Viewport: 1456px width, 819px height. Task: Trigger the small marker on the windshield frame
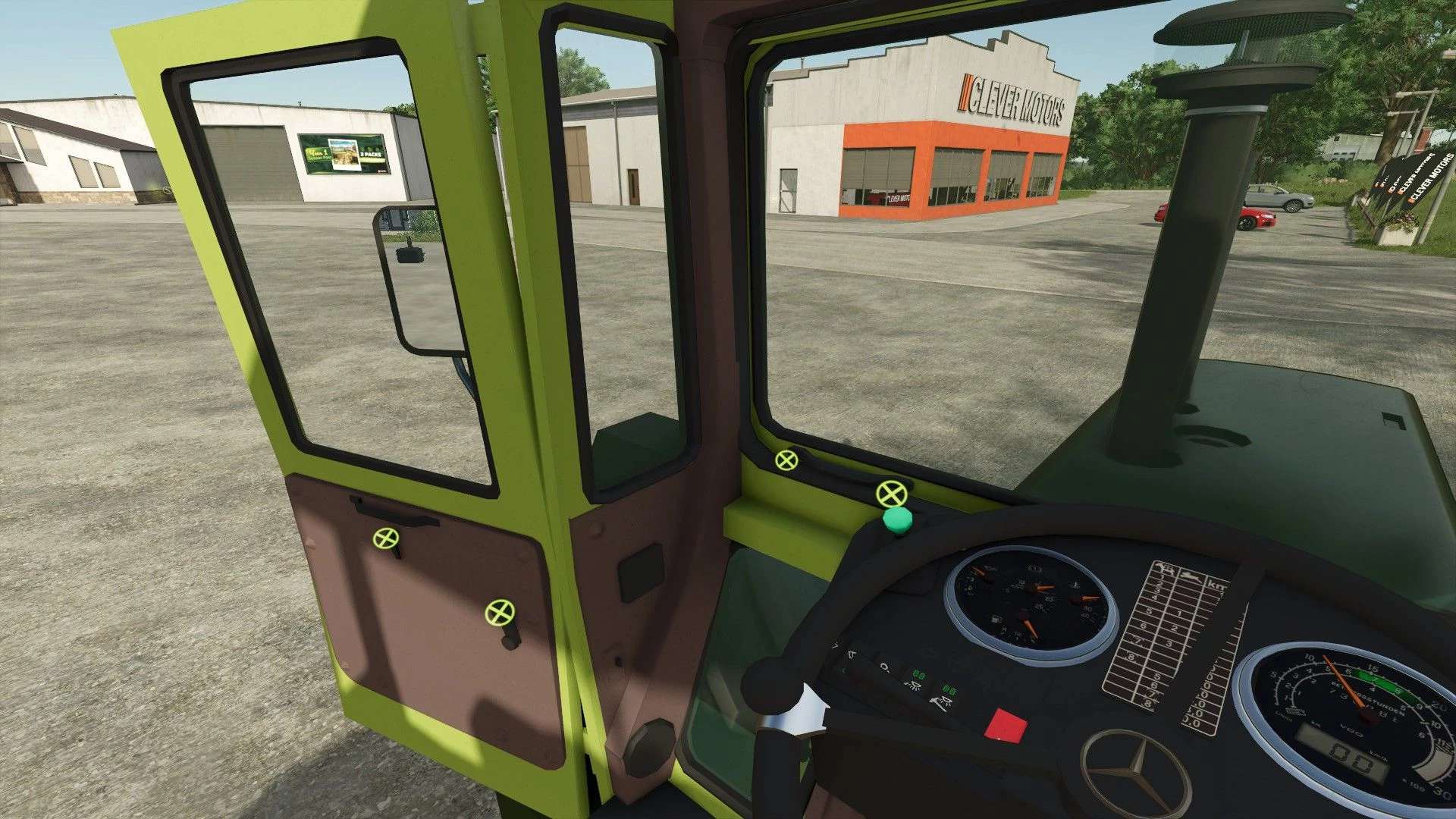[786, 460]
